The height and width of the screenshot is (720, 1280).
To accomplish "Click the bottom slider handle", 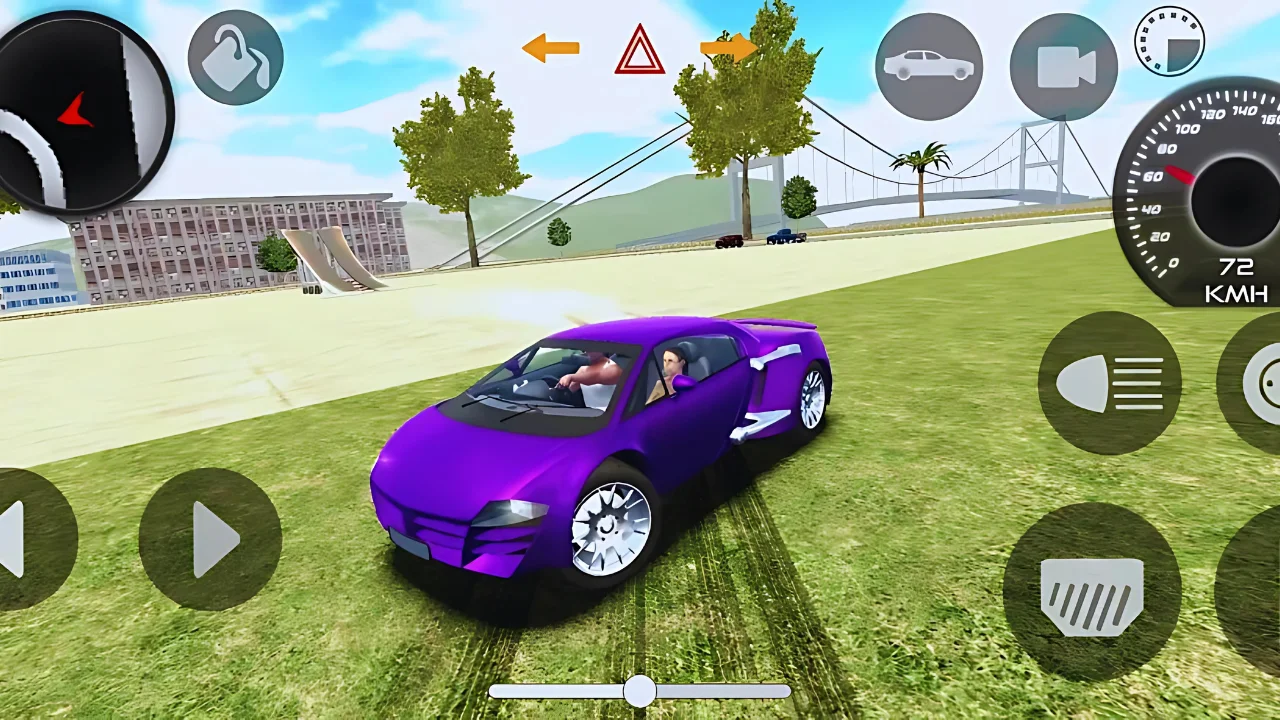I will (x=639, y=691).
